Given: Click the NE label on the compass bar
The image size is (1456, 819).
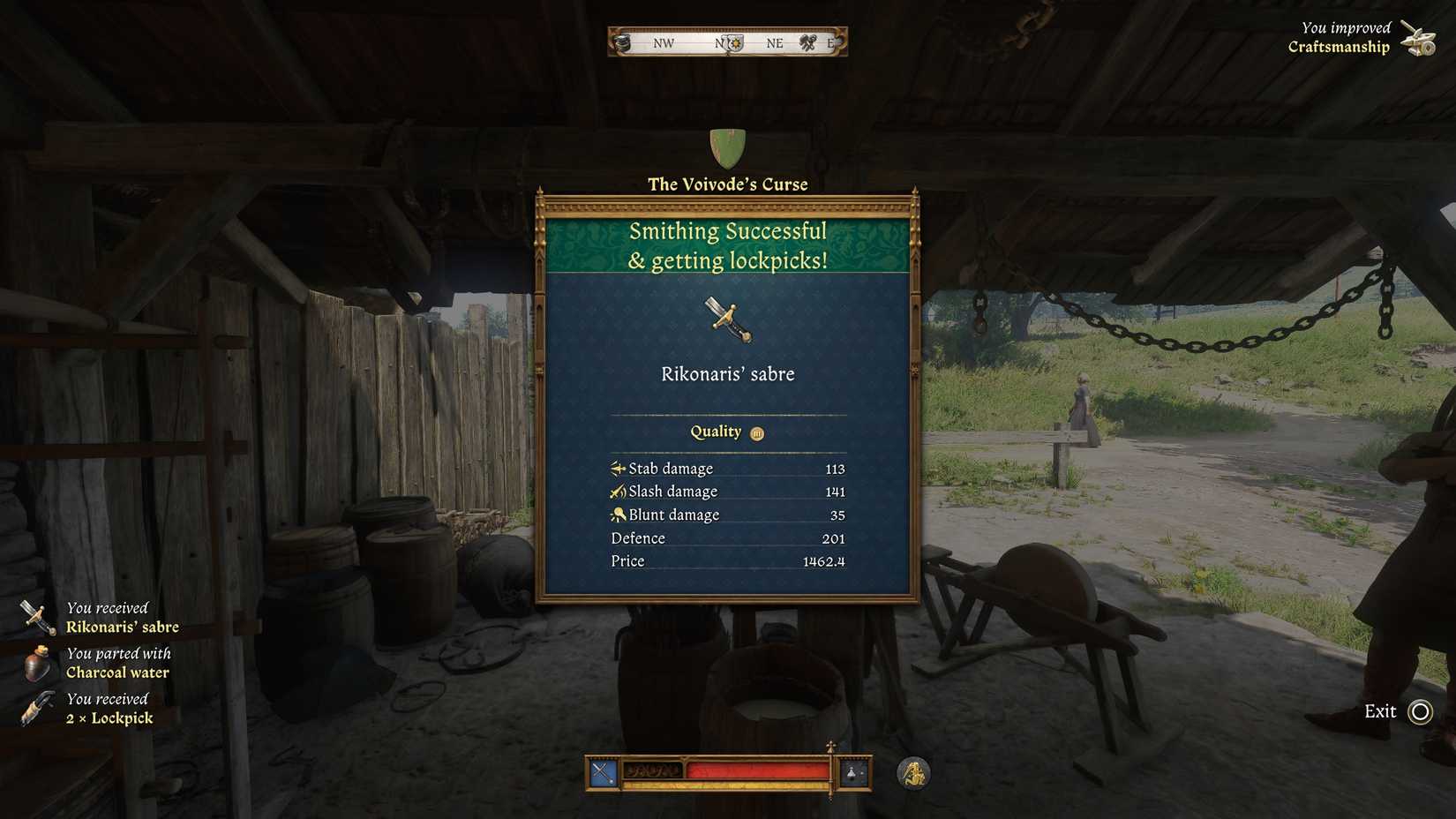Looking at the screenshot, I should [774, 42].
